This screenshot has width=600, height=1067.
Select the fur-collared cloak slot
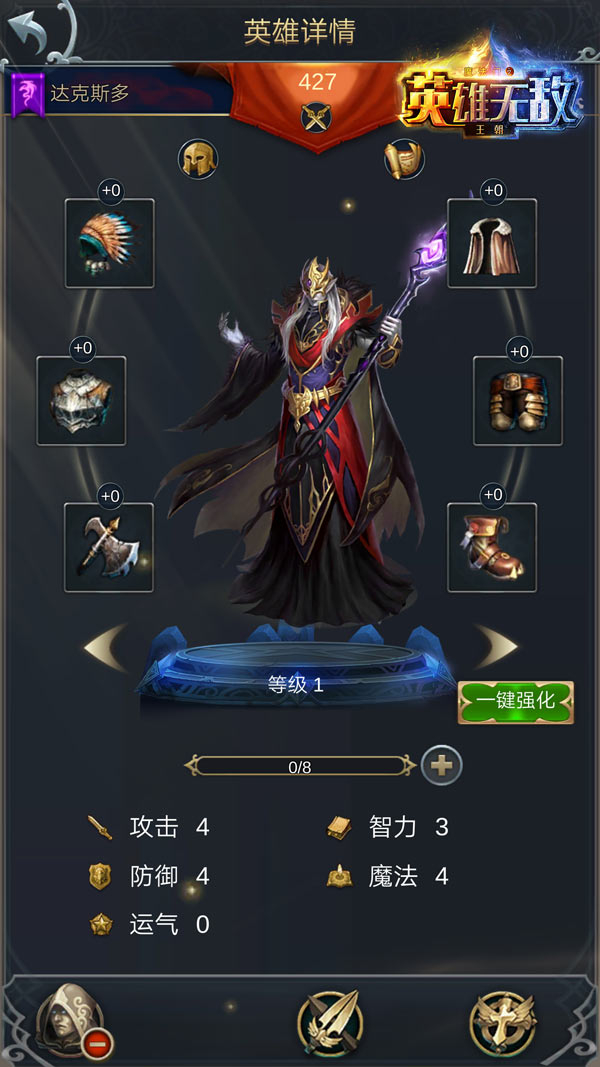click(491, 243)
